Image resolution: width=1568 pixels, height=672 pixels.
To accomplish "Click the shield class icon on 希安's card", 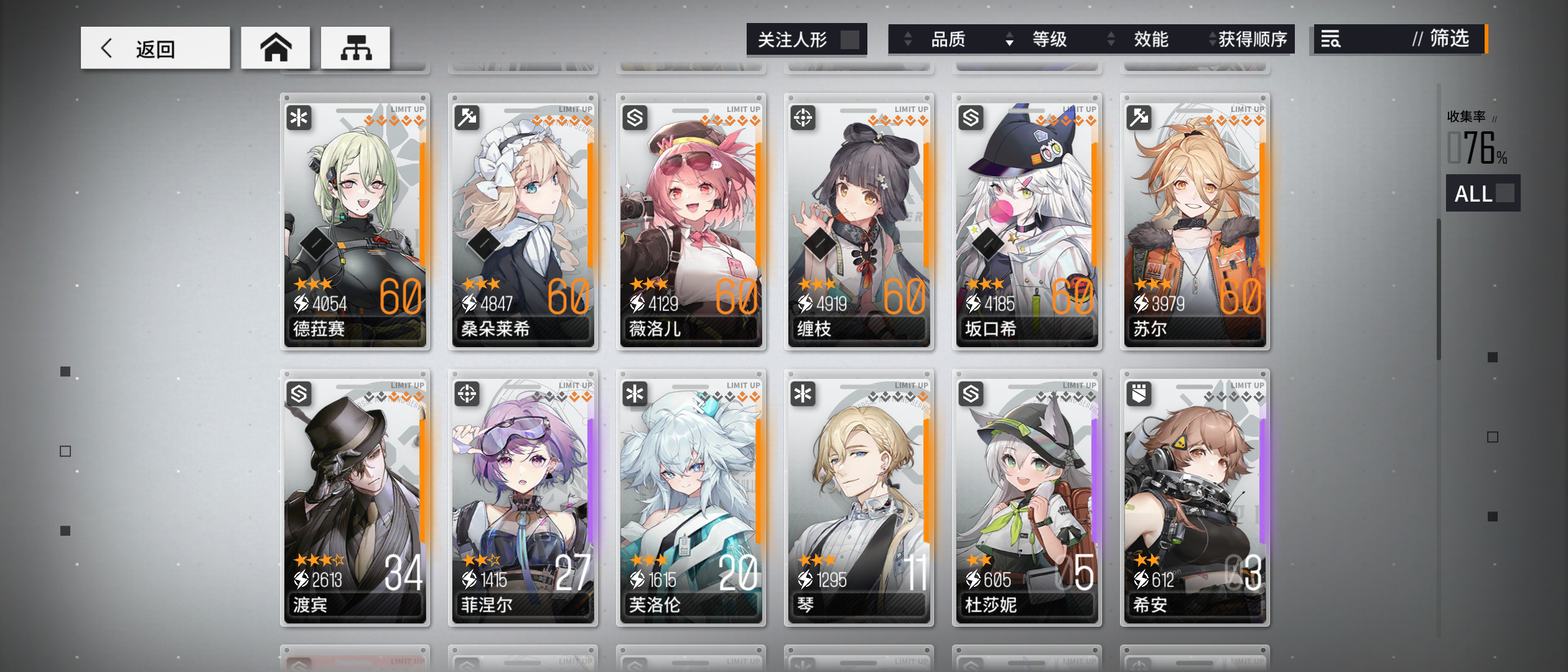I will click(1139, 394).
